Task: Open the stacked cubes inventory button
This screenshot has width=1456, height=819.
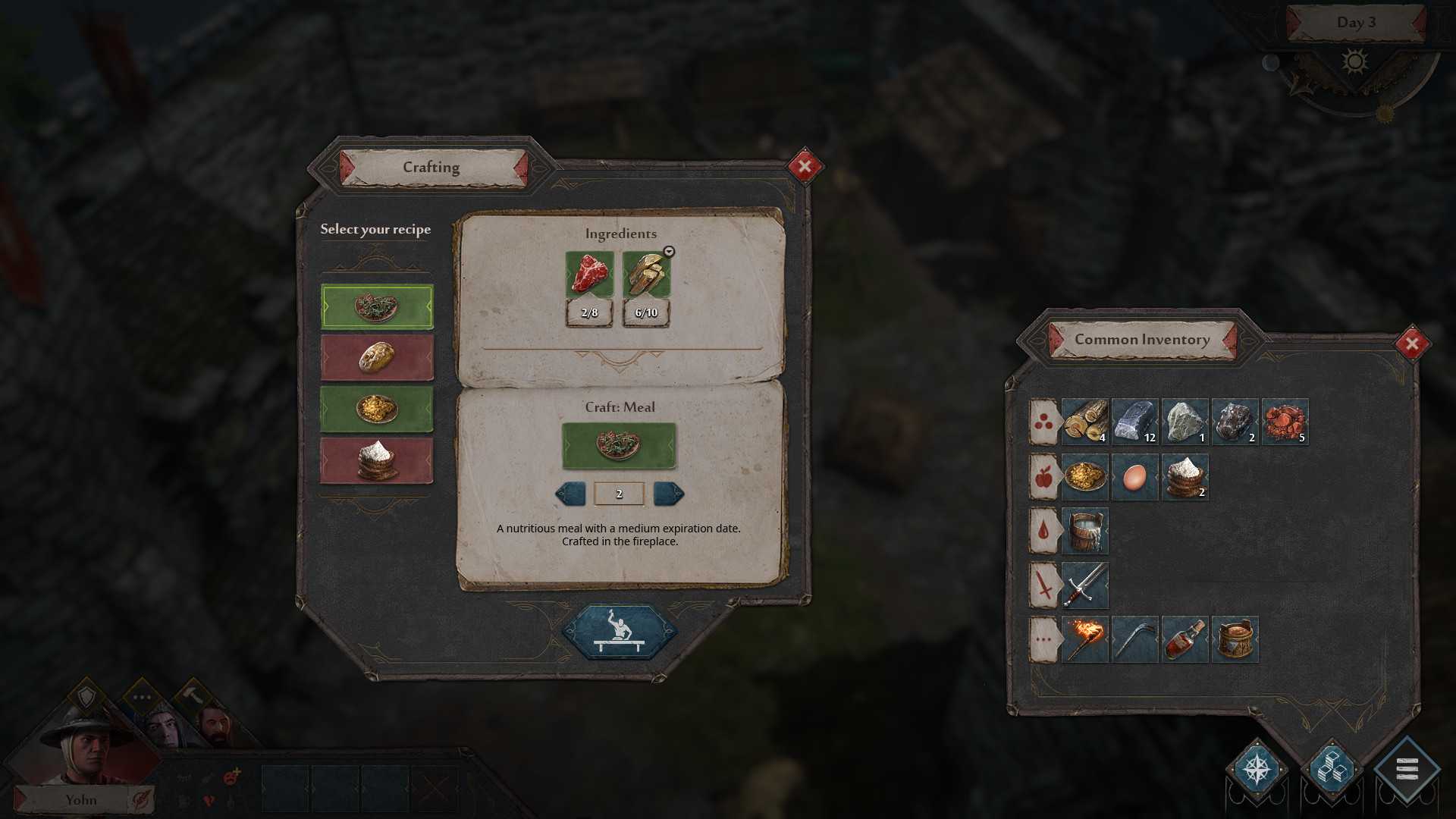Action: (x=1332, y=770)
